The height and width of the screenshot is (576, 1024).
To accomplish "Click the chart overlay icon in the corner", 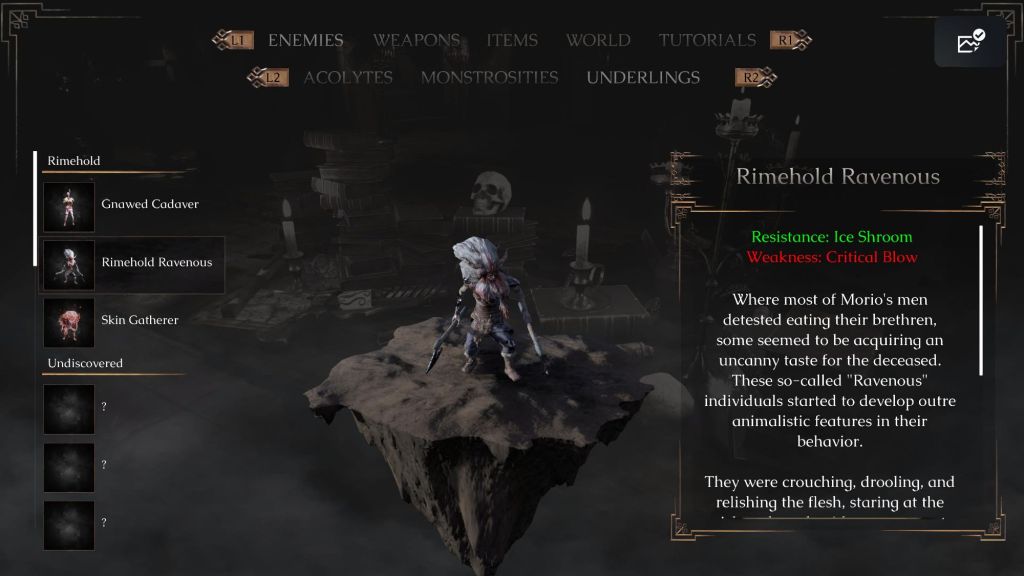I will [x=970, y=42].
